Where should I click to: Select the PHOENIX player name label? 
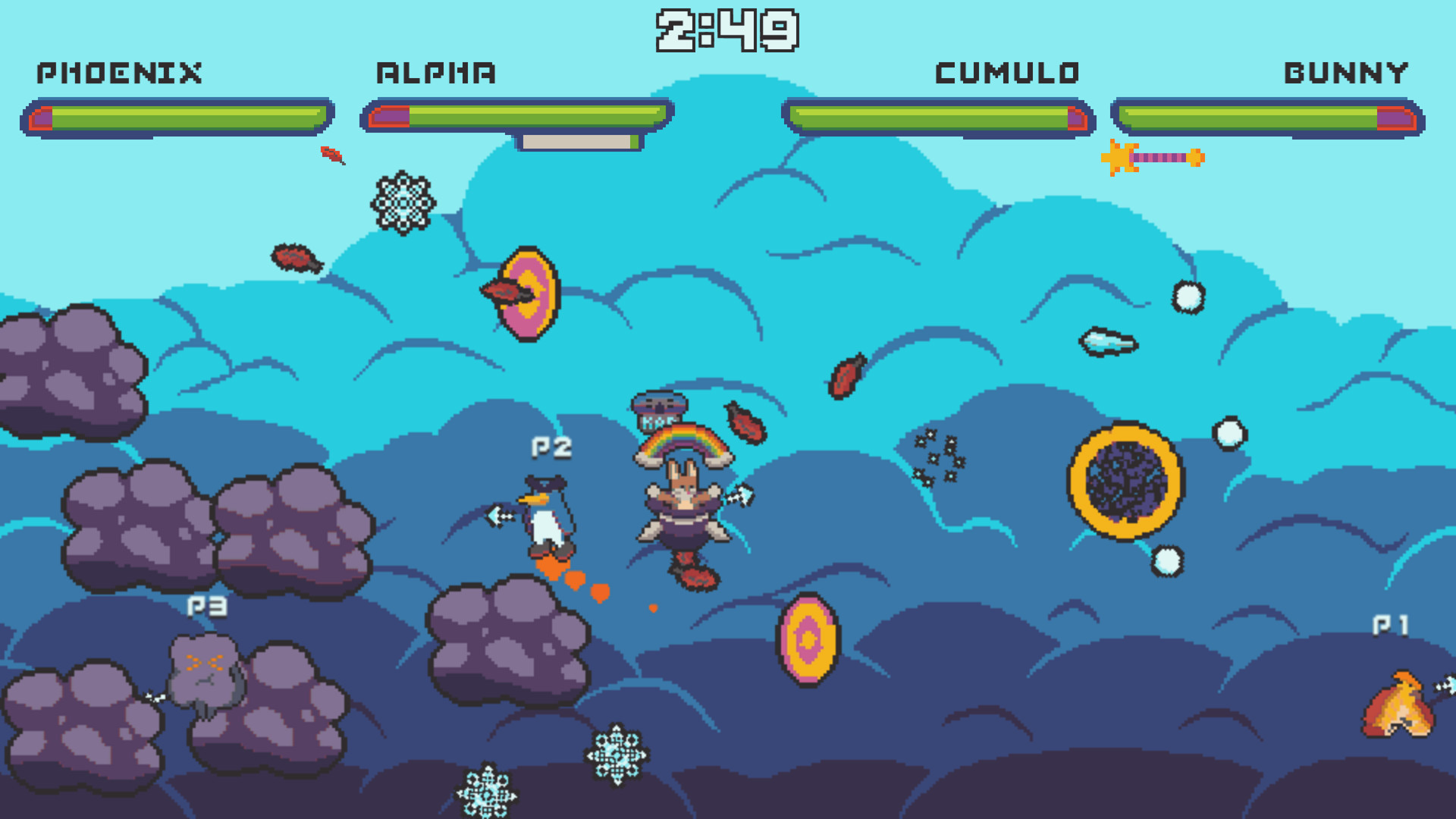coord(119,73)
